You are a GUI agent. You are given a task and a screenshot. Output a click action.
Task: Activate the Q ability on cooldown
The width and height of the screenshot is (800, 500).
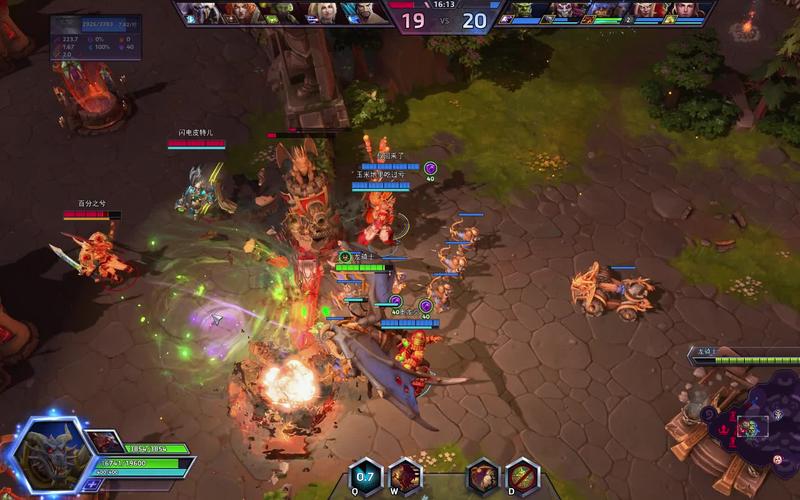[x=365, y=476]
